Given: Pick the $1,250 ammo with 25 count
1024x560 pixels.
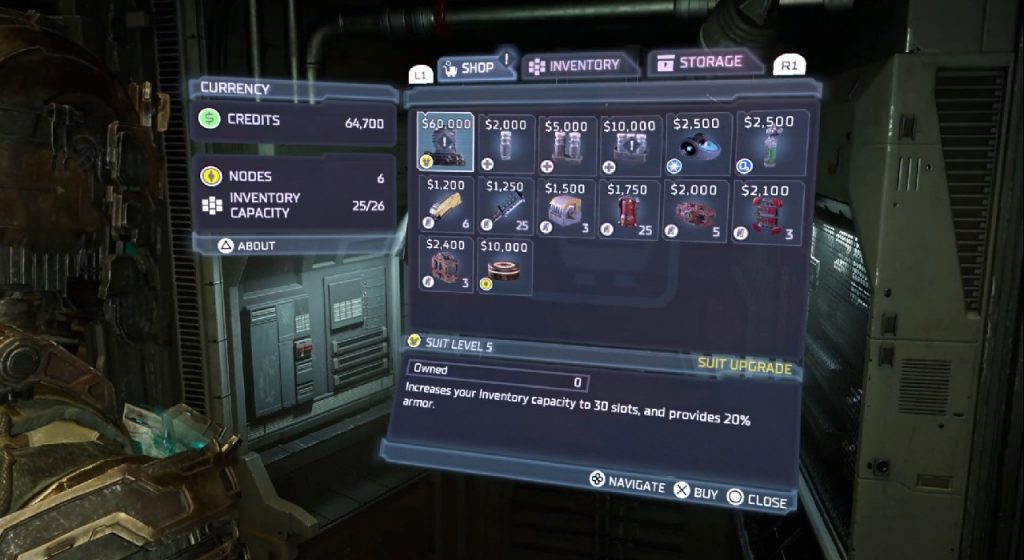Looking at the screenshot, I should [x=505, y=208].
